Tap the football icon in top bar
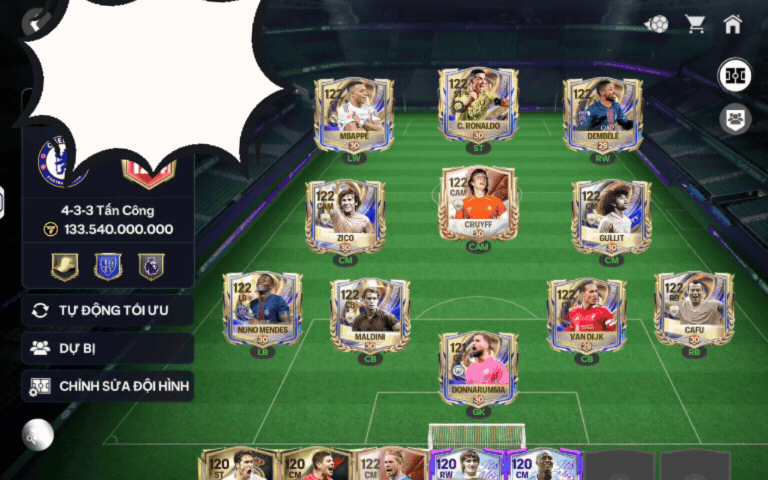 (x=656, y=24)
